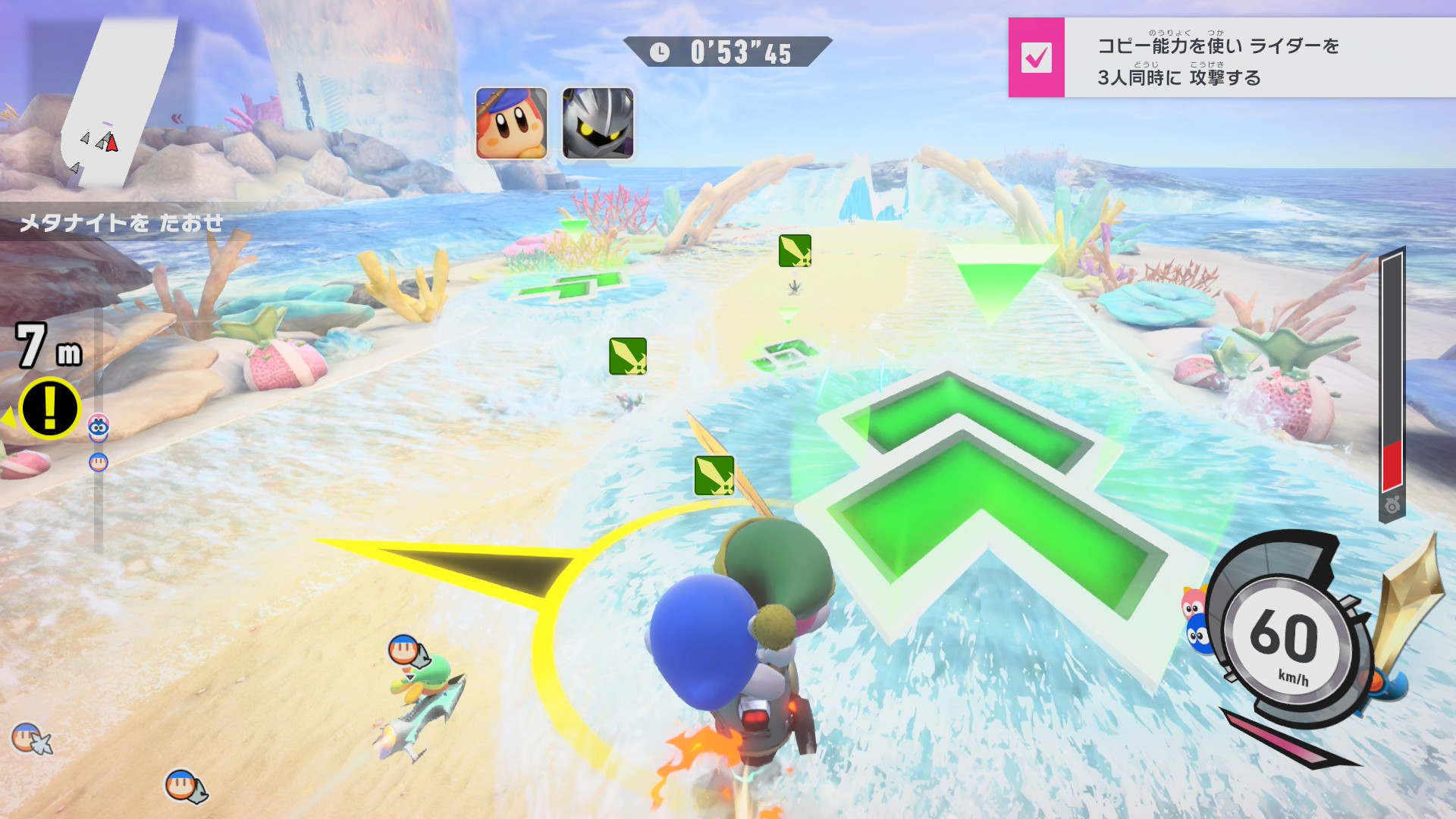Click the Meta Knight defeat objective banner
The width and height of the screenshot is (1456, 819).
pos(121,223)
